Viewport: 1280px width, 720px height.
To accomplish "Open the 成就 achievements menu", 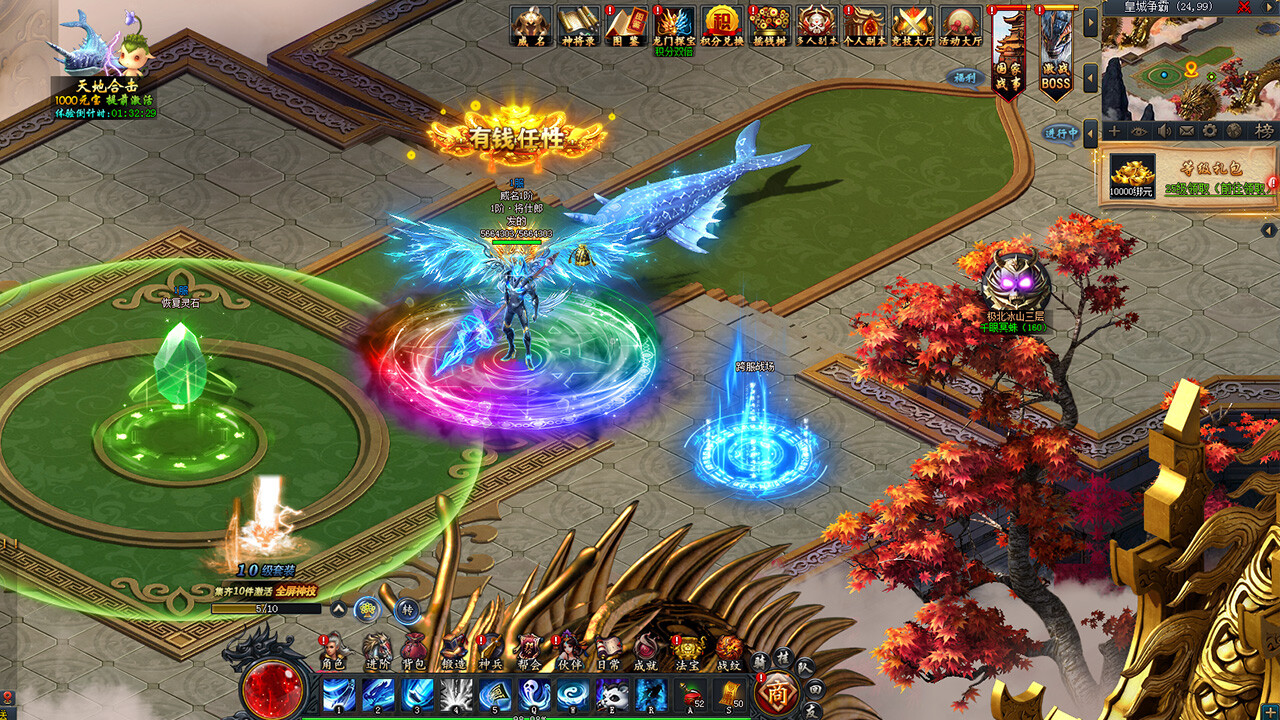I will [645, 649].
